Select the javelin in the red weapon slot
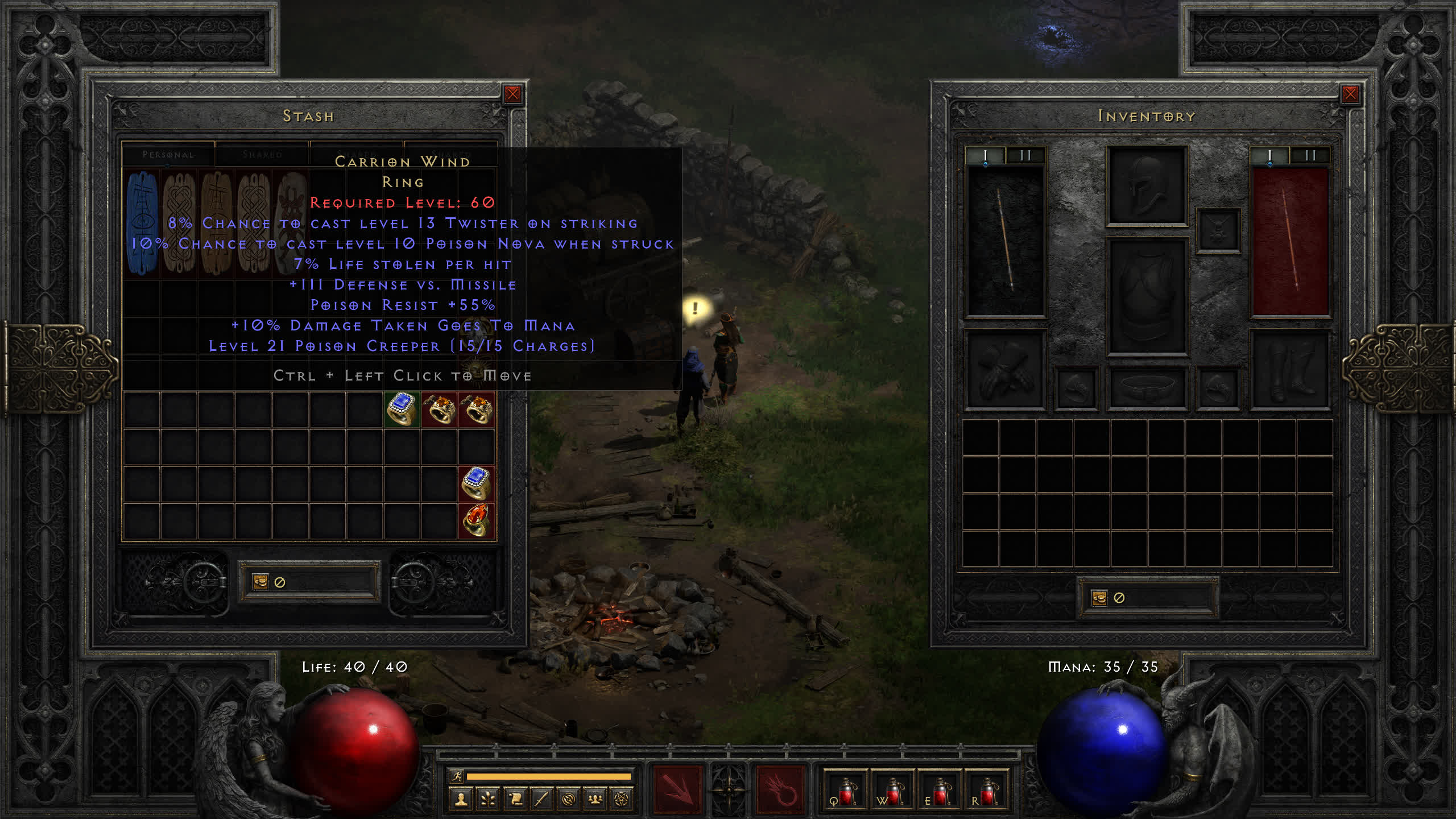This screenshot has width=1456, height=819. [1290, 241]
